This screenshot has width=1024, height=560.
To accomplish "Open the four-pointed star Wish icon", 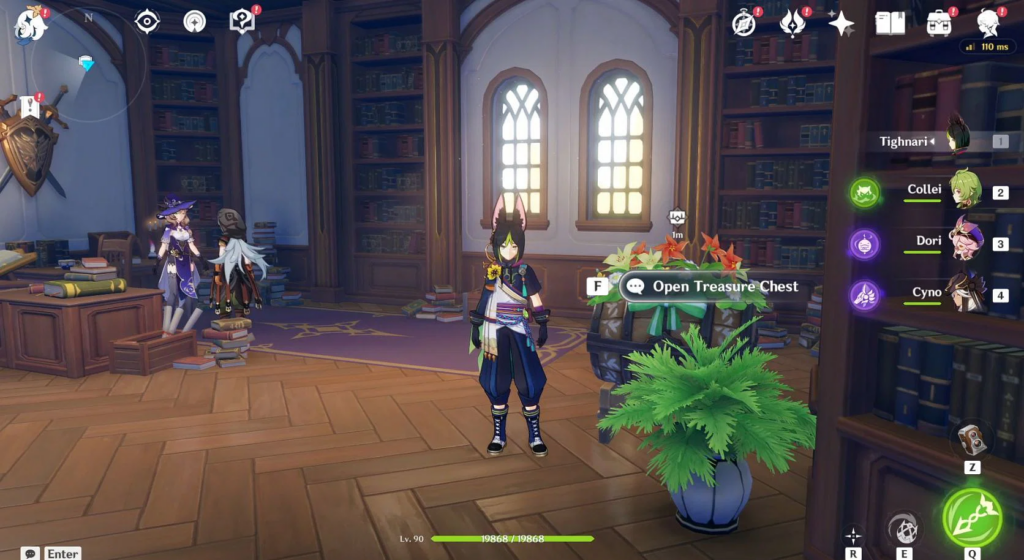I will click(x=841, y=23).
